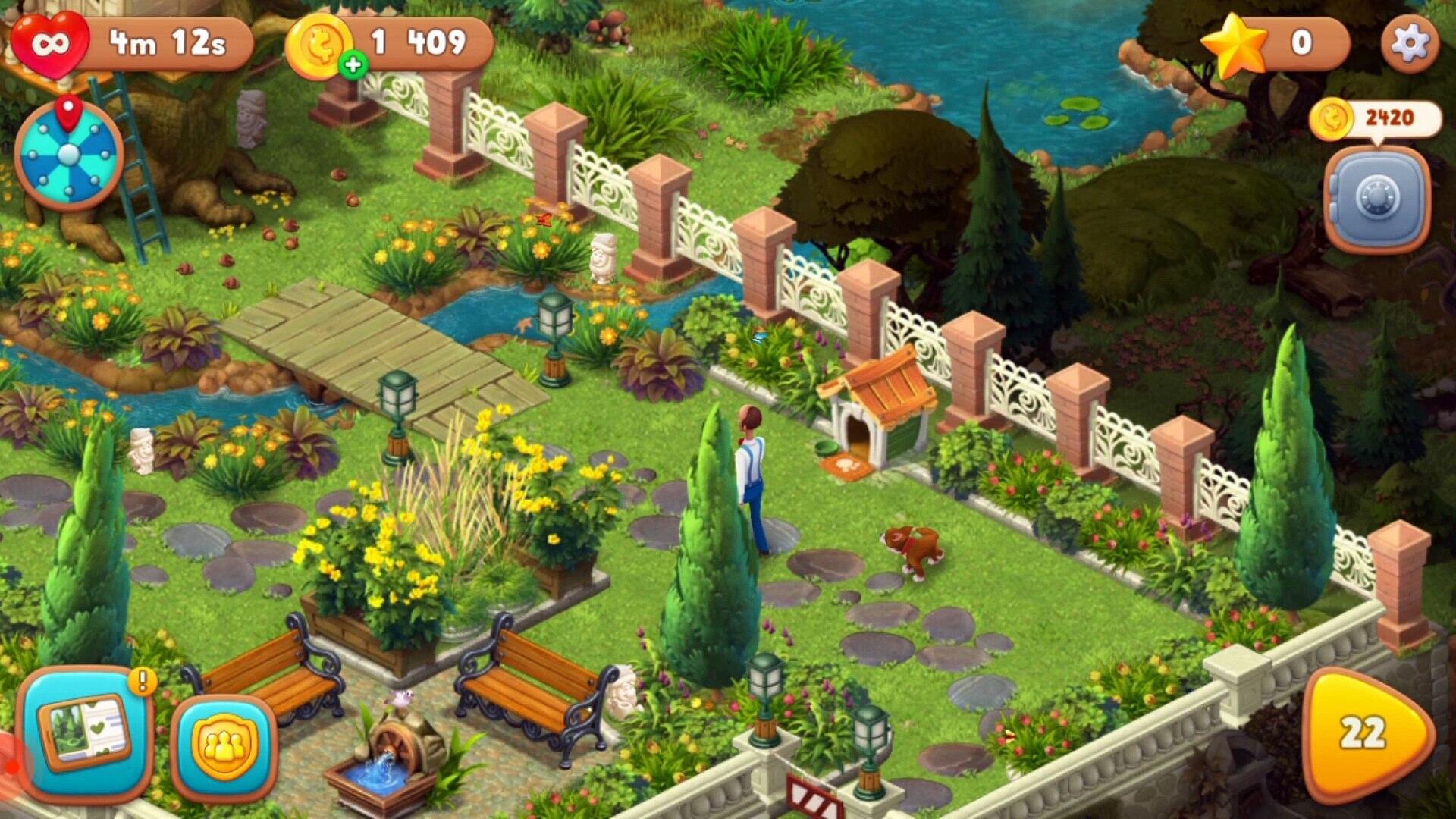Tap the infinite lives heart

[50, 43]
